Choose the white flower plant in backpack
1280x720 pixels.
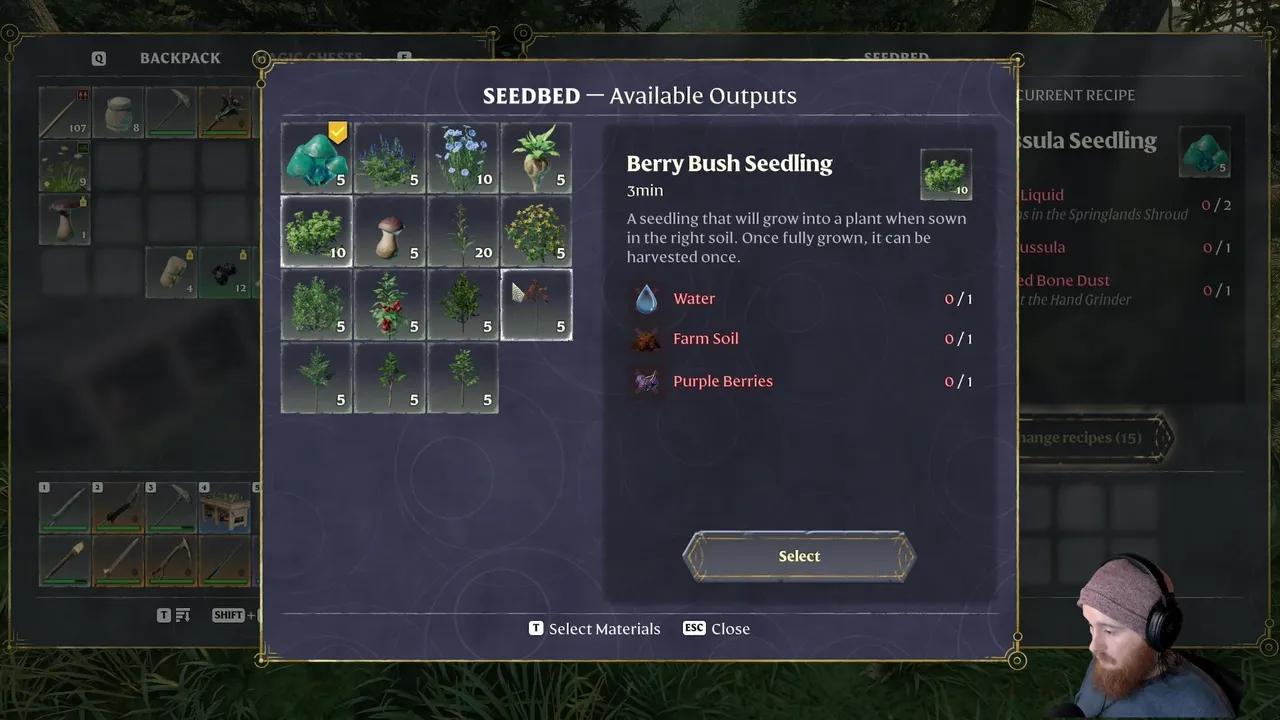pyautogui.click(x=64, y=166)
